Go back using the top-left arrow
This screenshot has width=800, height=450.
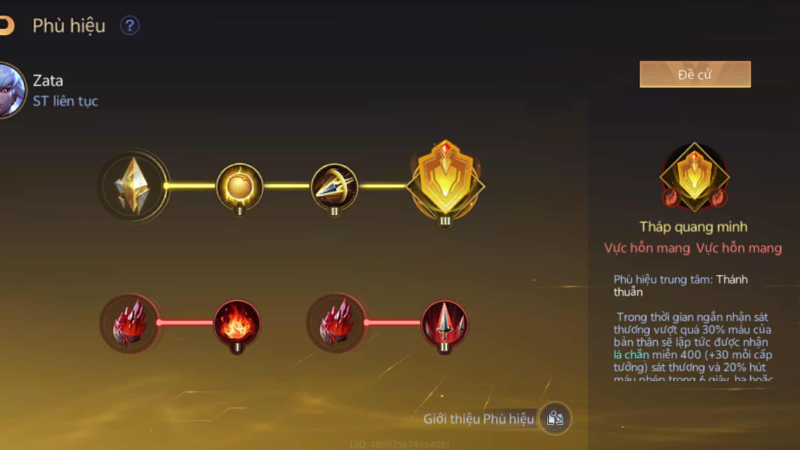point(6,26)
